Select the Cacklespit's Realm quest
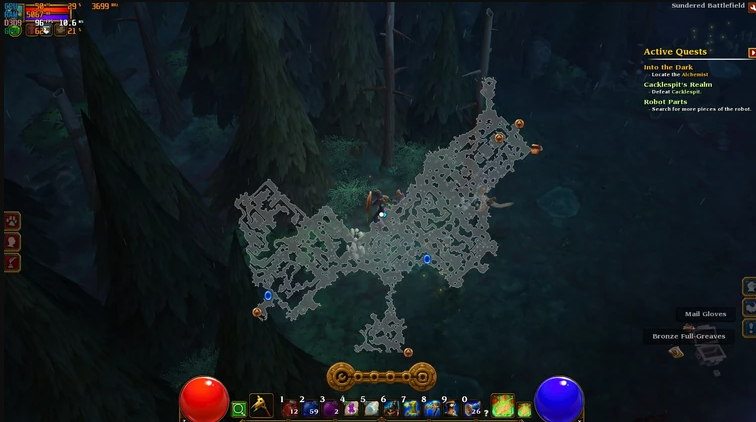This screenshot has width=756, height=422. (x=677, y=85)
